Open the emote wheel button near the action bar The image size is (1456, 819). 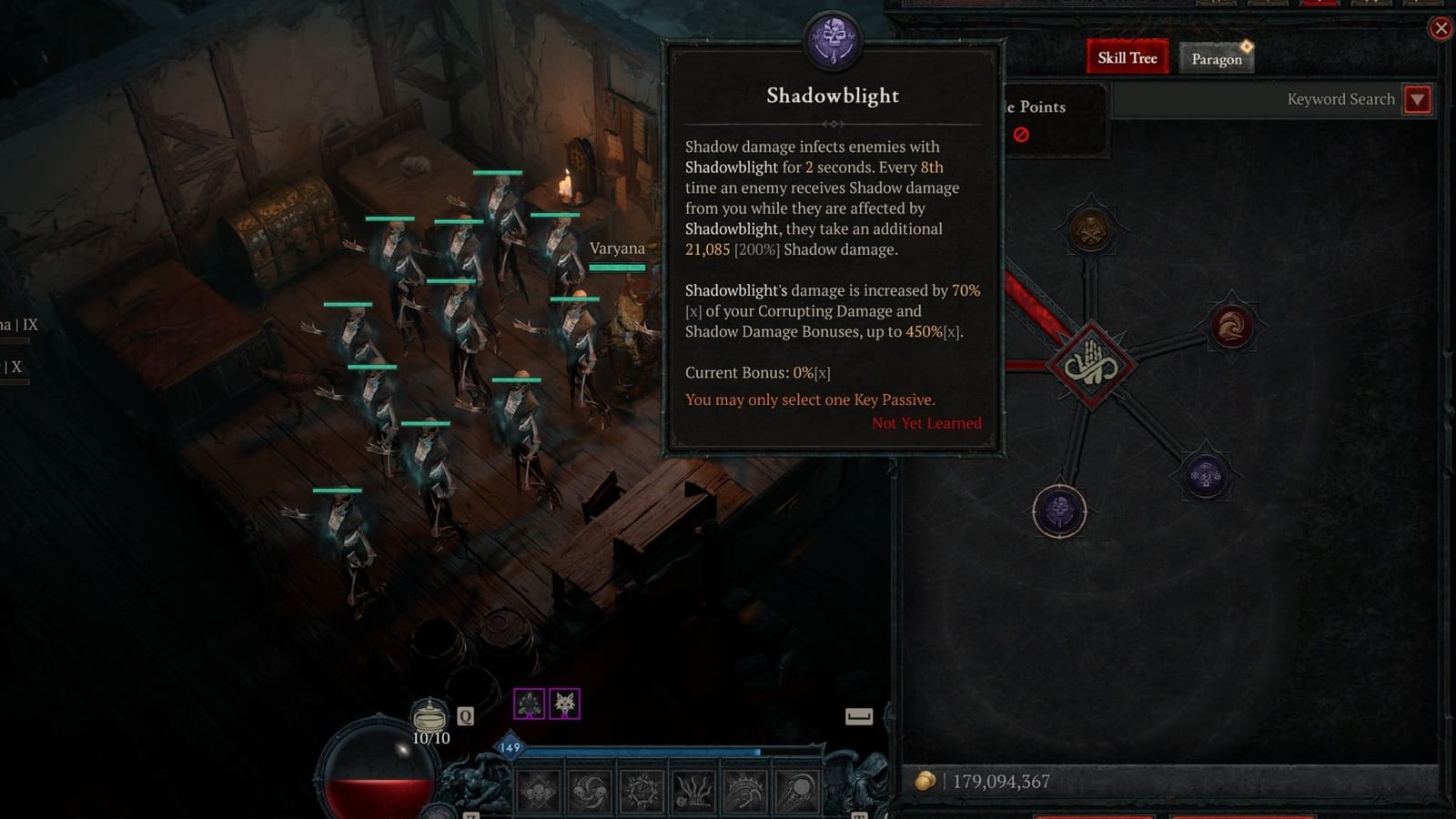[x=859, y=718]
